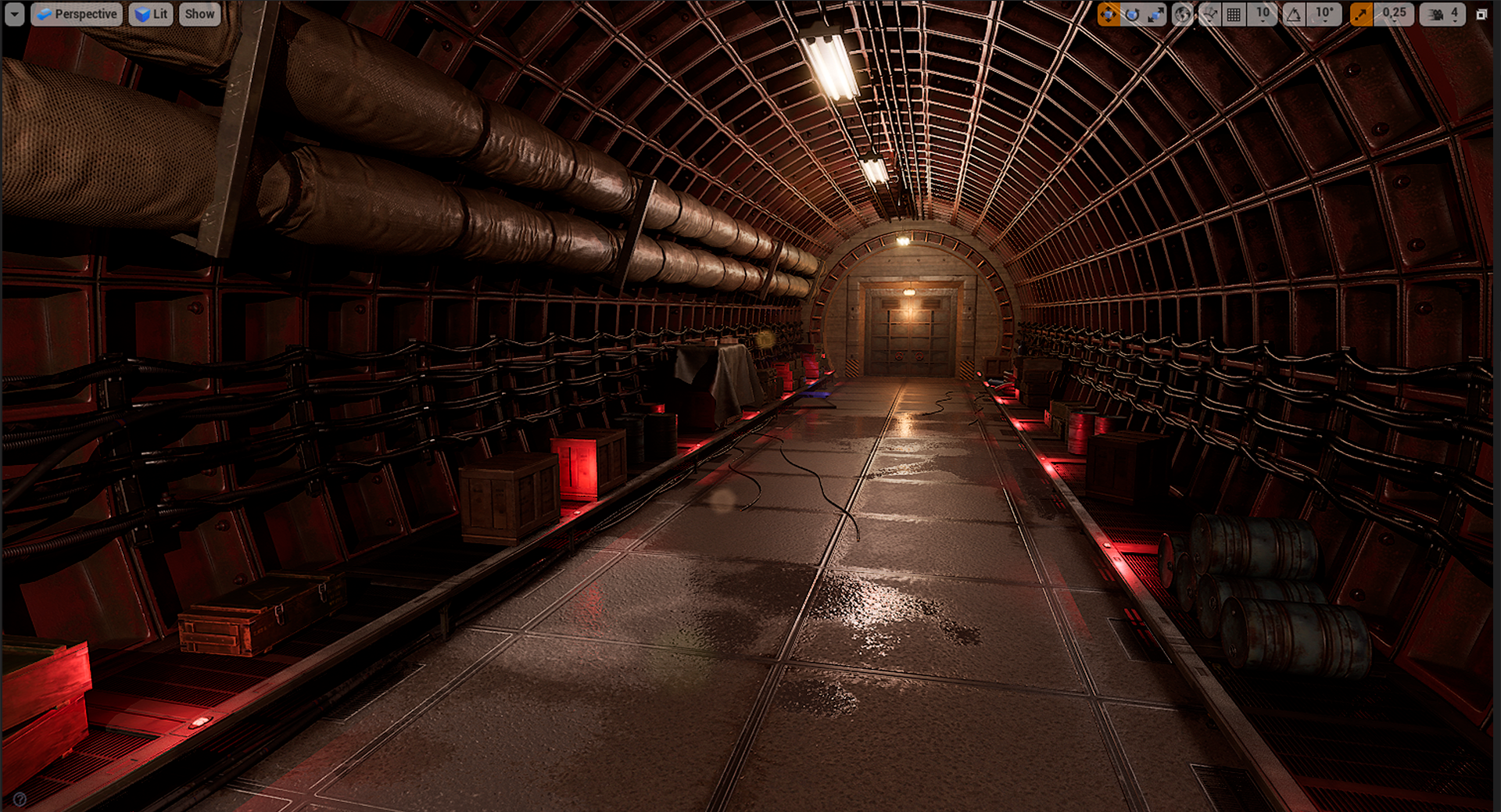The image size is (1501, 812).
Task: Adjust camera speed setting 4
Action: (x=1443, y=14)
